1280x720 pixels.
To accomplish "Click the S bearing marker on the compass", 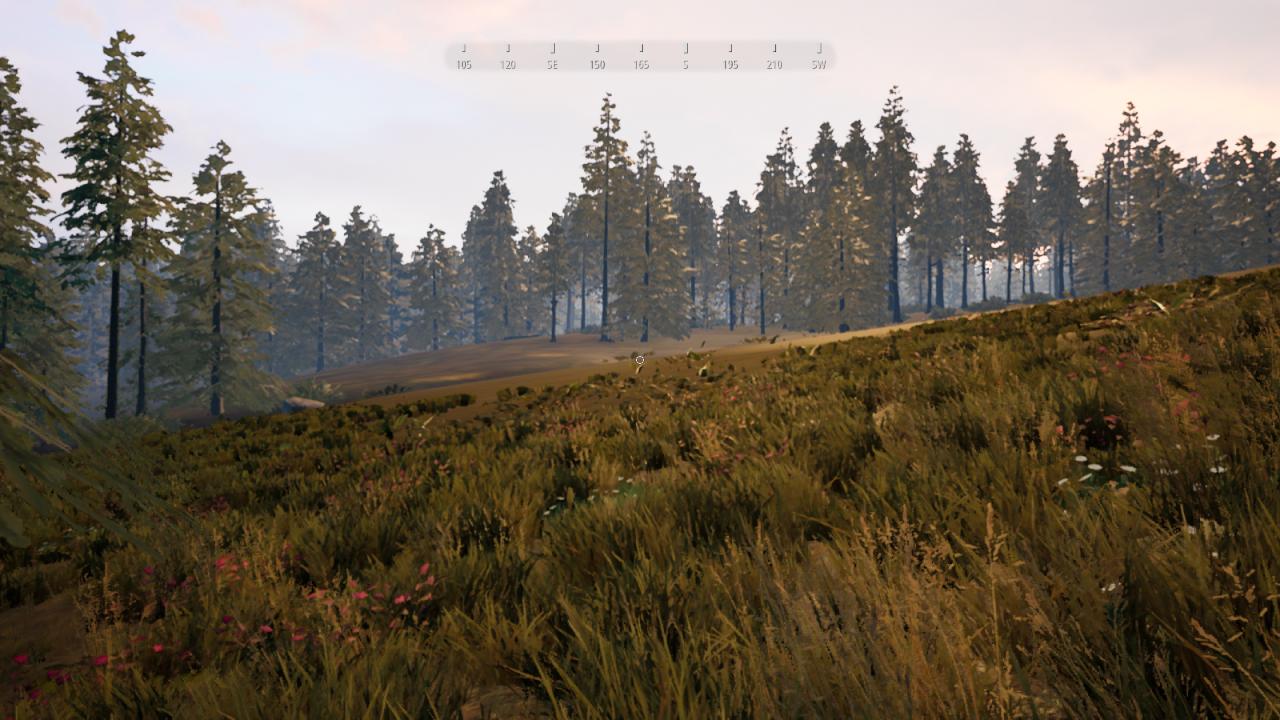I will point(685,66).
